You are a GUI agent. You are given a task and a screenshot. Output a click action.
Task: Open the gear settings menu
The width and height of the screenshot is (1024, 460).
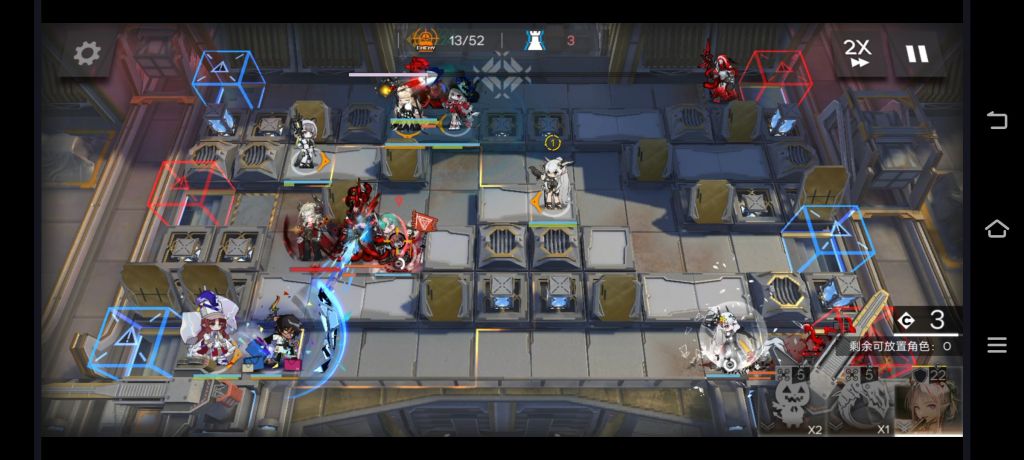click(x=87, y=54)
